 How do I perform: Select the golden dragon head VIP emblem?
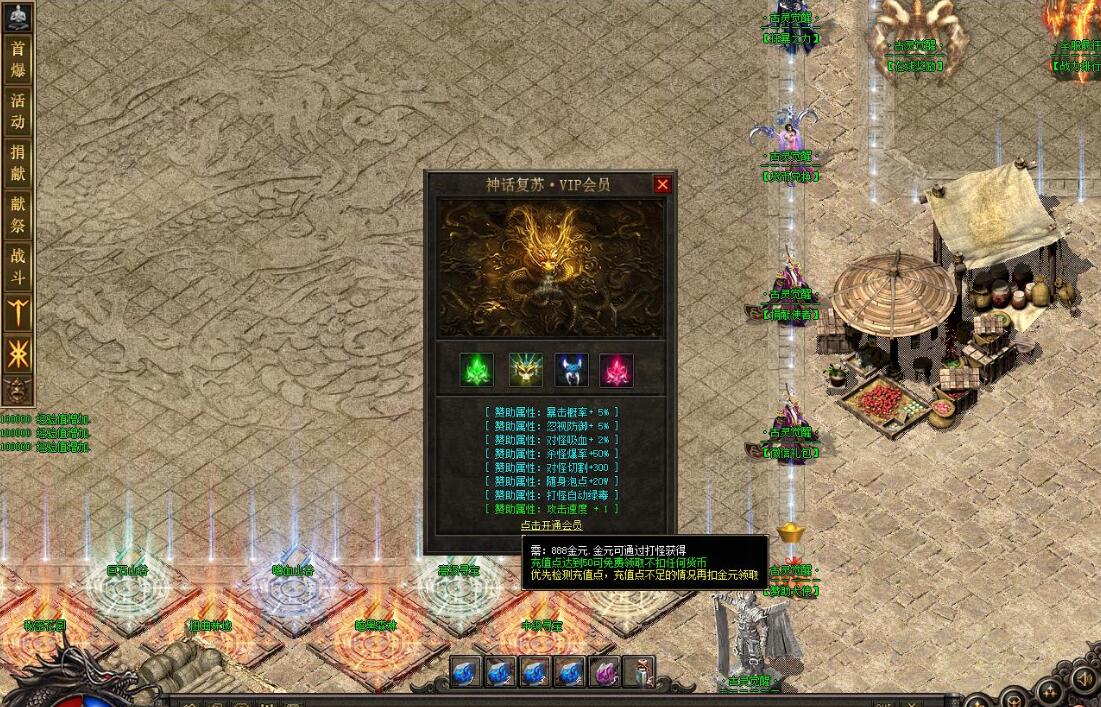[x=526, y=370]
